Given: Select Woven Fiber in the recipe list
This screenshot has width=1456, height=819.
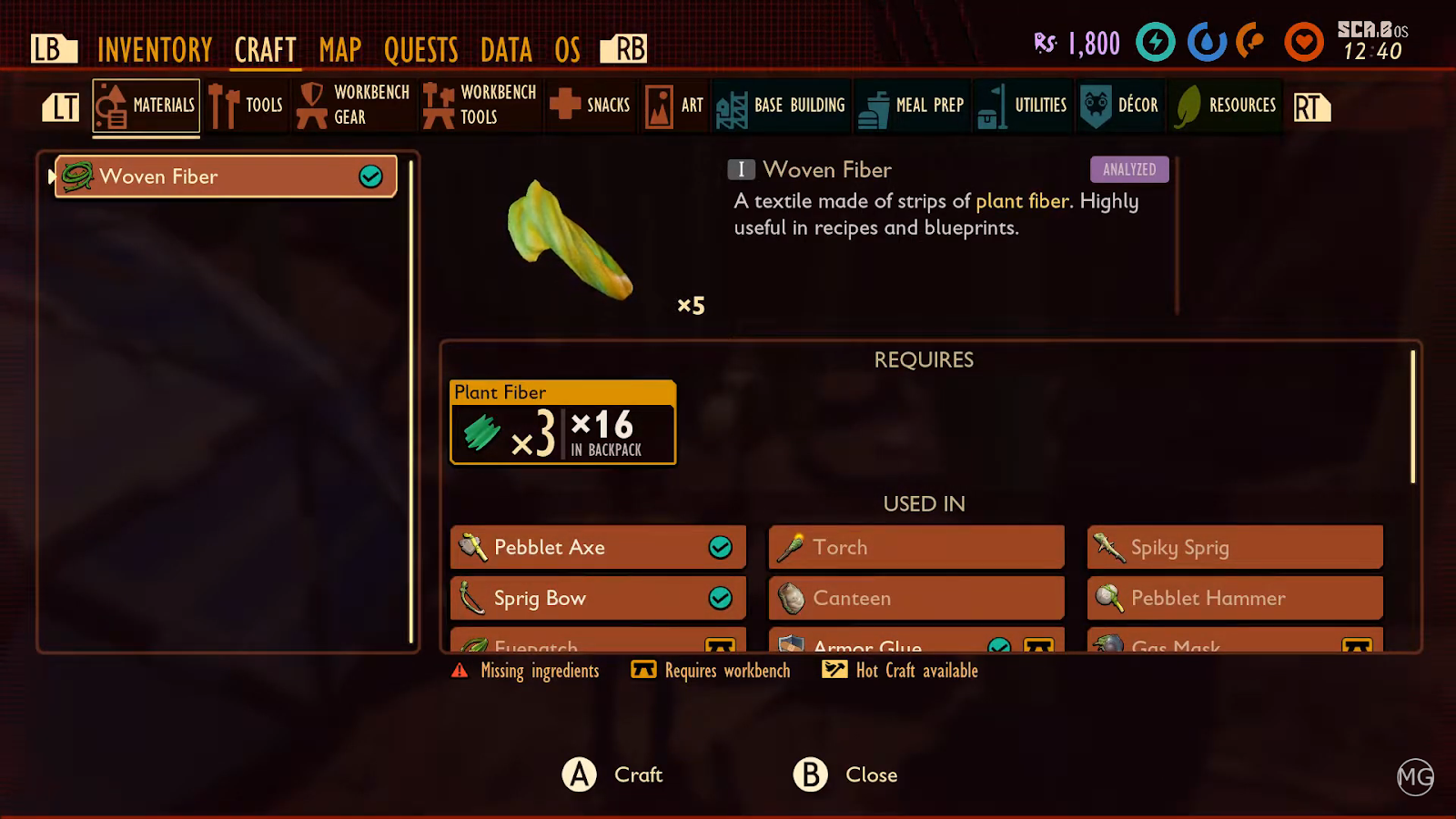Looking at the screenshot, I should tap(226, 177).
